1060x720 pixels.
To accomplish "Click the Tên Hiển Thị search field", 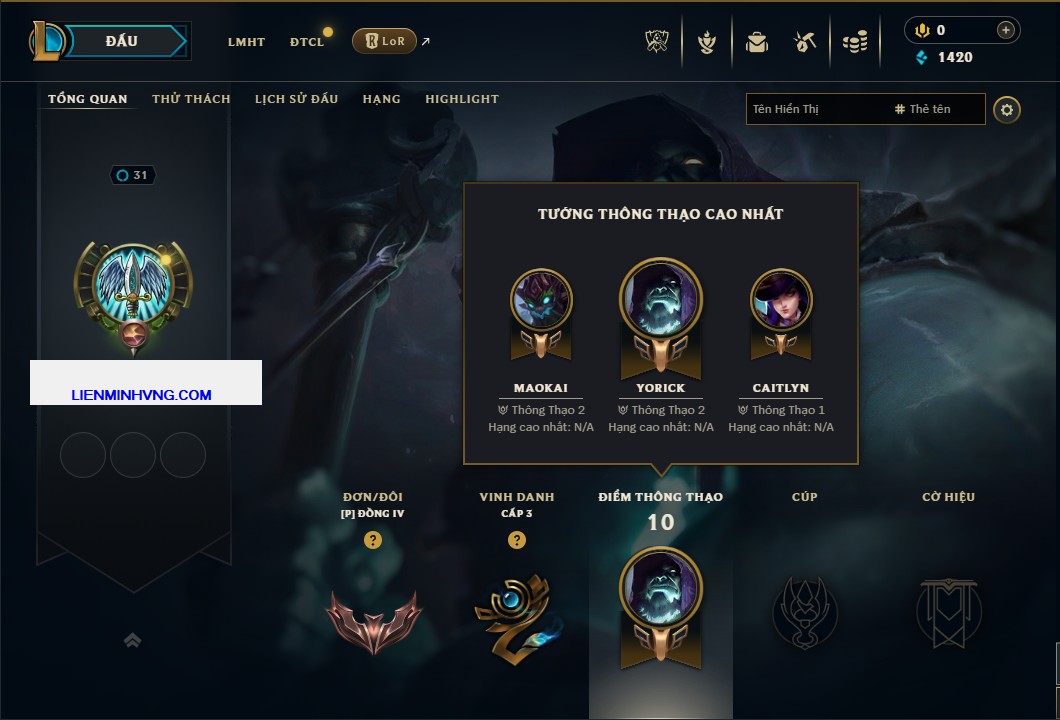I will coord(815,109).
